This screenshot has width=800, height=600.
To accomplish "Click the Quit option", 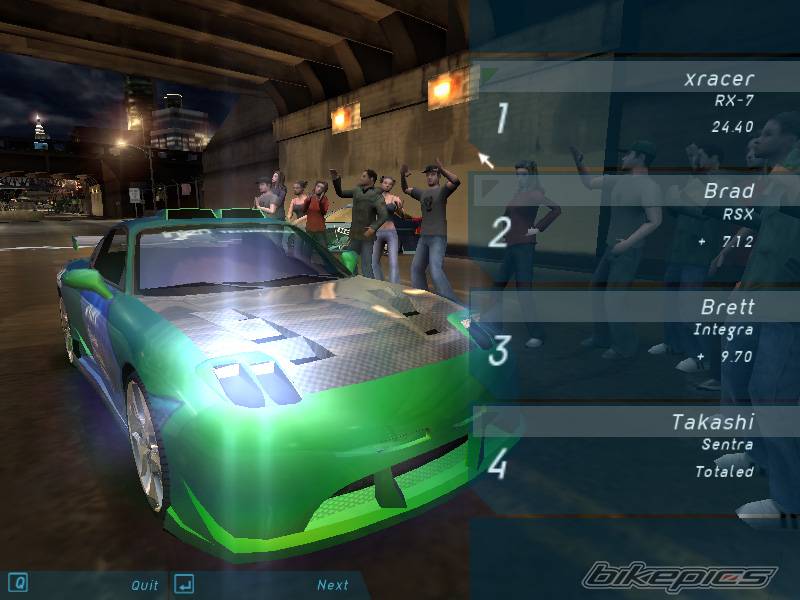I will pyautogui.click(x=144, y=585).
